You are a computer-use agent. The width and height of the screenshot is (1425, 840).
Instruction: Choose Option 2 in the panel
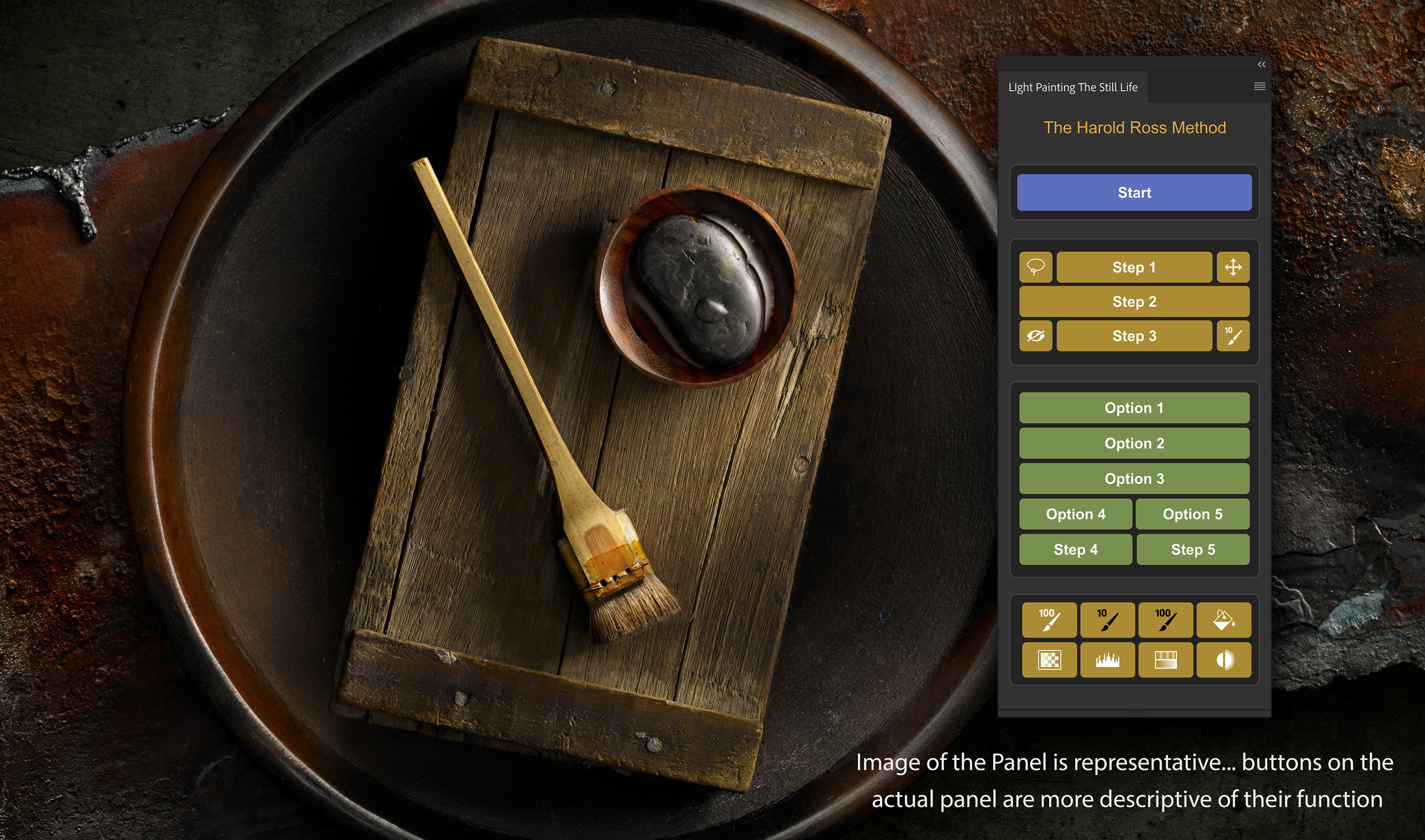coord(1134,443)
